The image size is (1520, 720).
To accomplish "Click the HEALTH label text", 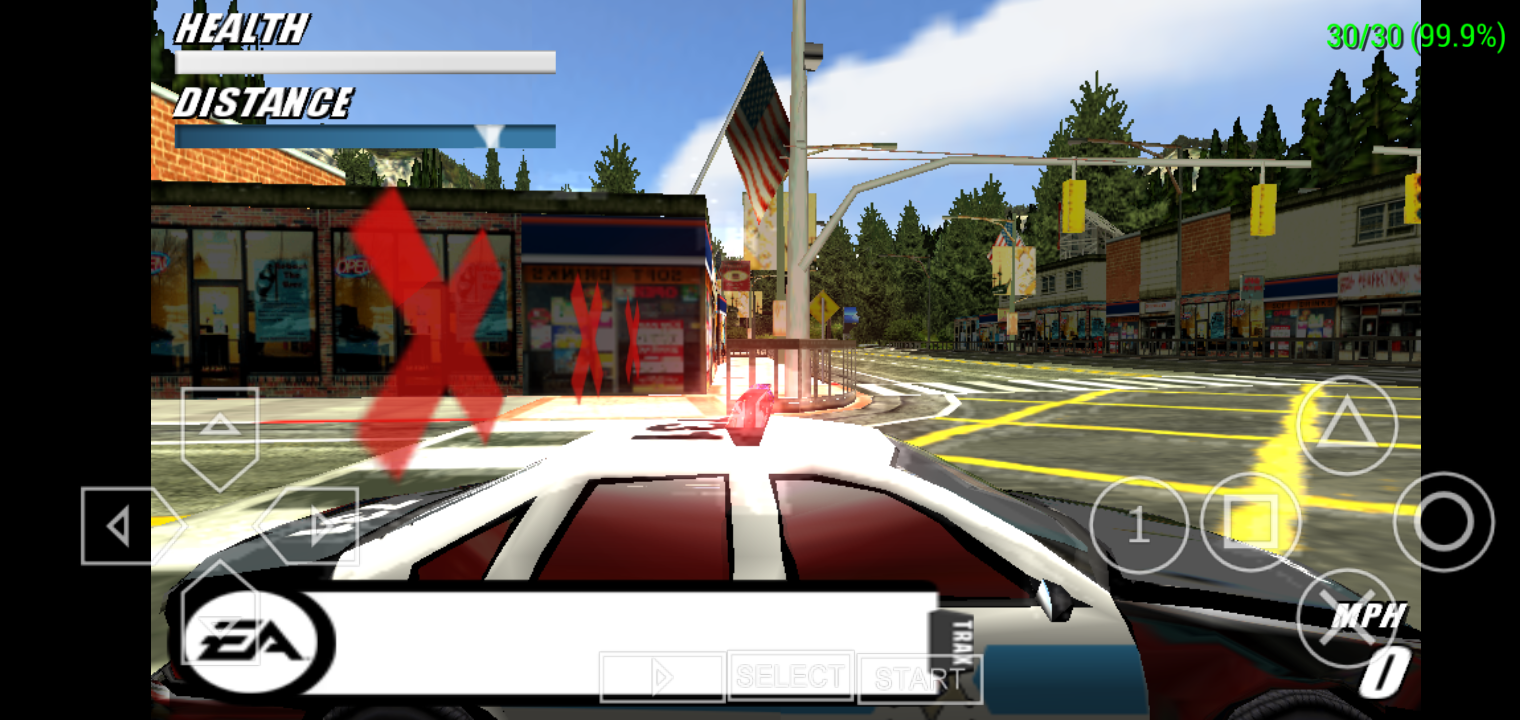I will [240, 30].
